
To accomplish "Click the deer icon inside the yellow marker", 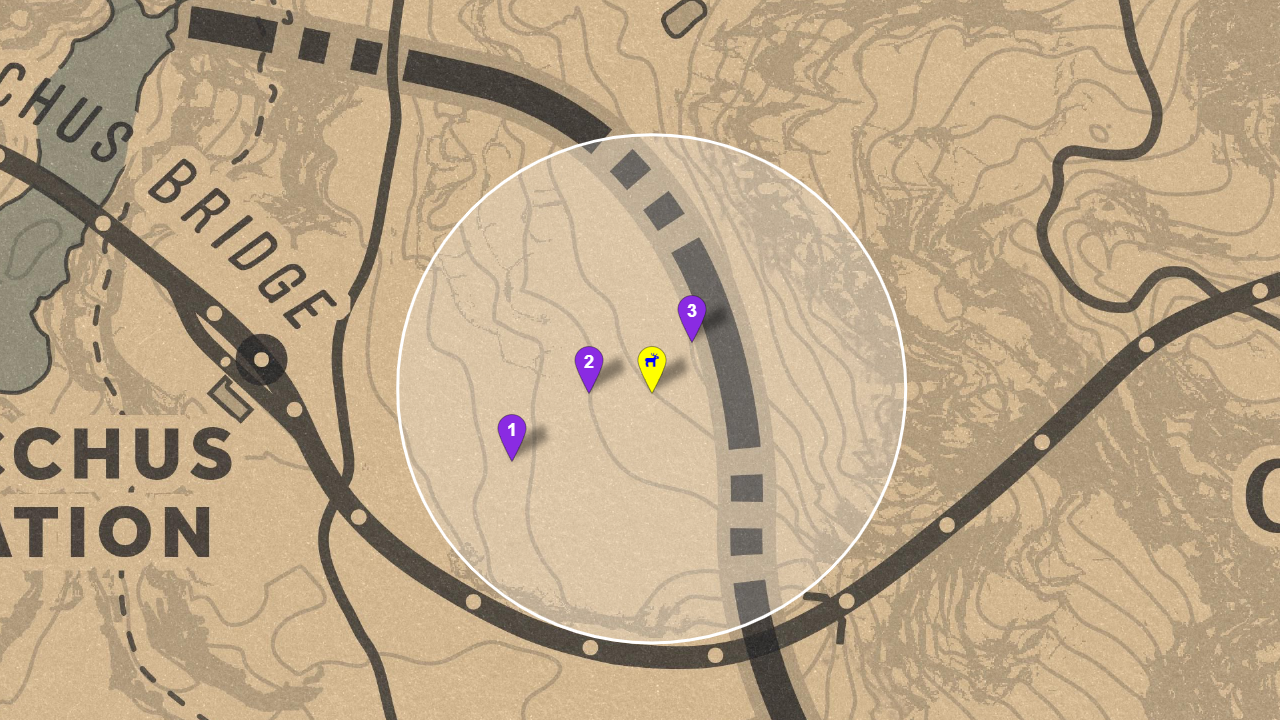I will click(652, 360).
